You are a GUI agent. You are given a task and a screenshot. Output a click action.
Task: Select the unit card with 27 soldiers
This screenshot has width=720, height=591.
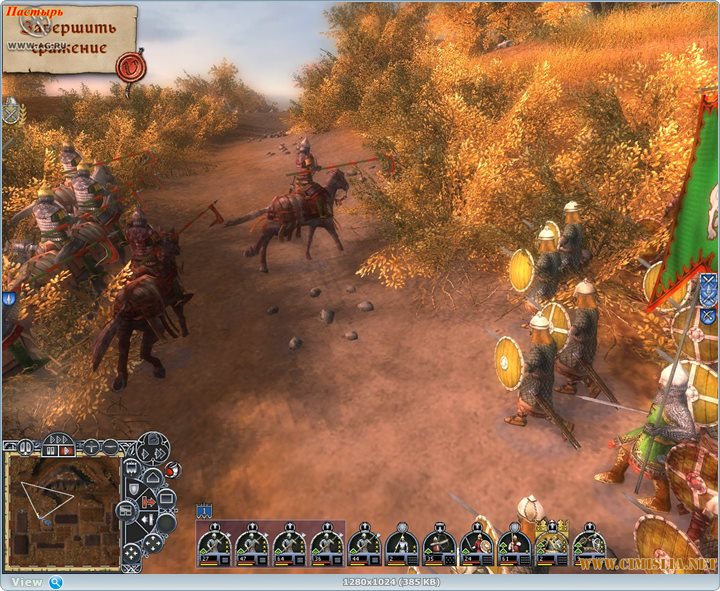[x=213, y=545]
